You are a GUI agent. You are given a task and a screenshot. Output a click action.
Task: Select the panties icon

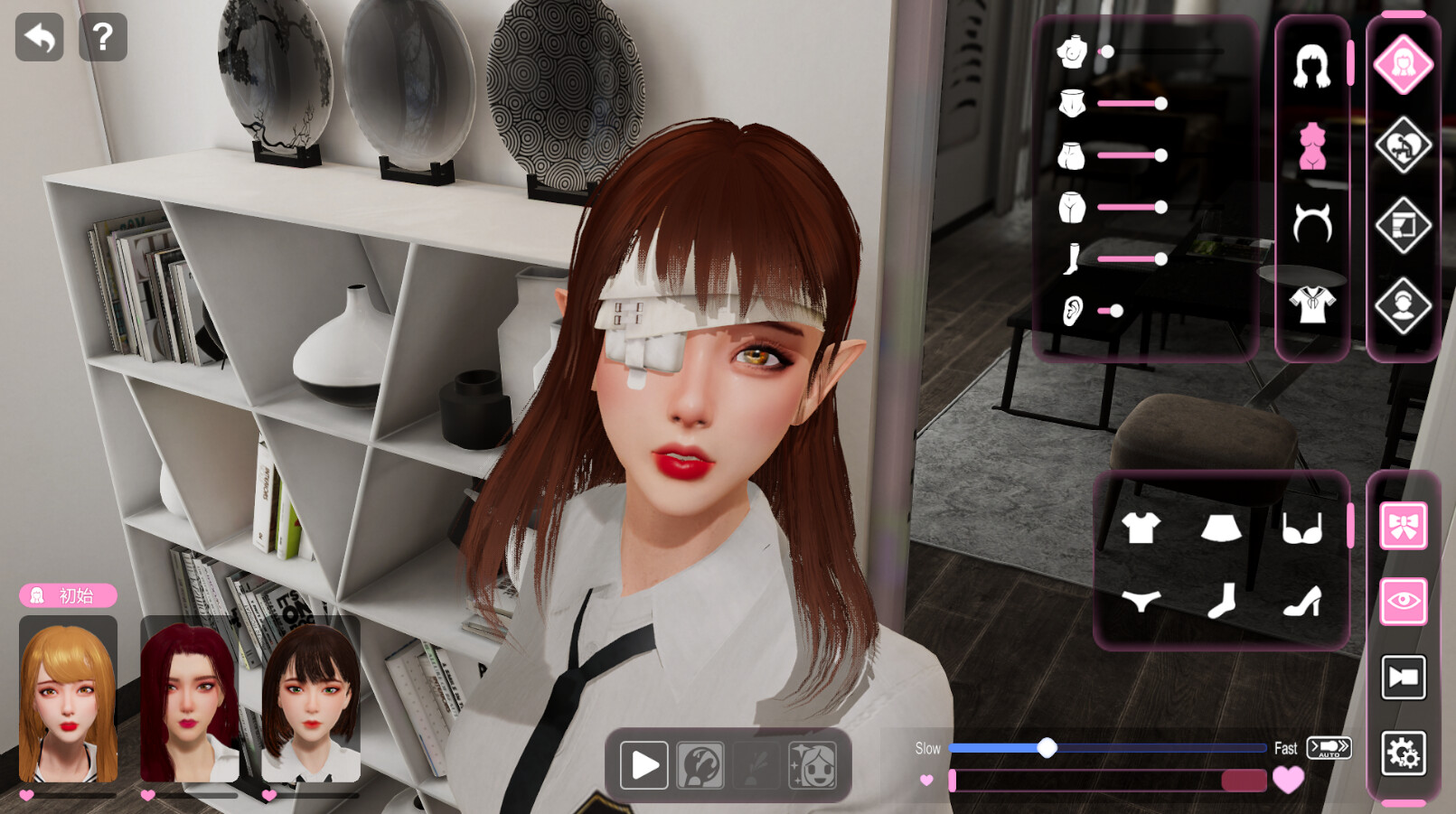tap(1141, 601)
